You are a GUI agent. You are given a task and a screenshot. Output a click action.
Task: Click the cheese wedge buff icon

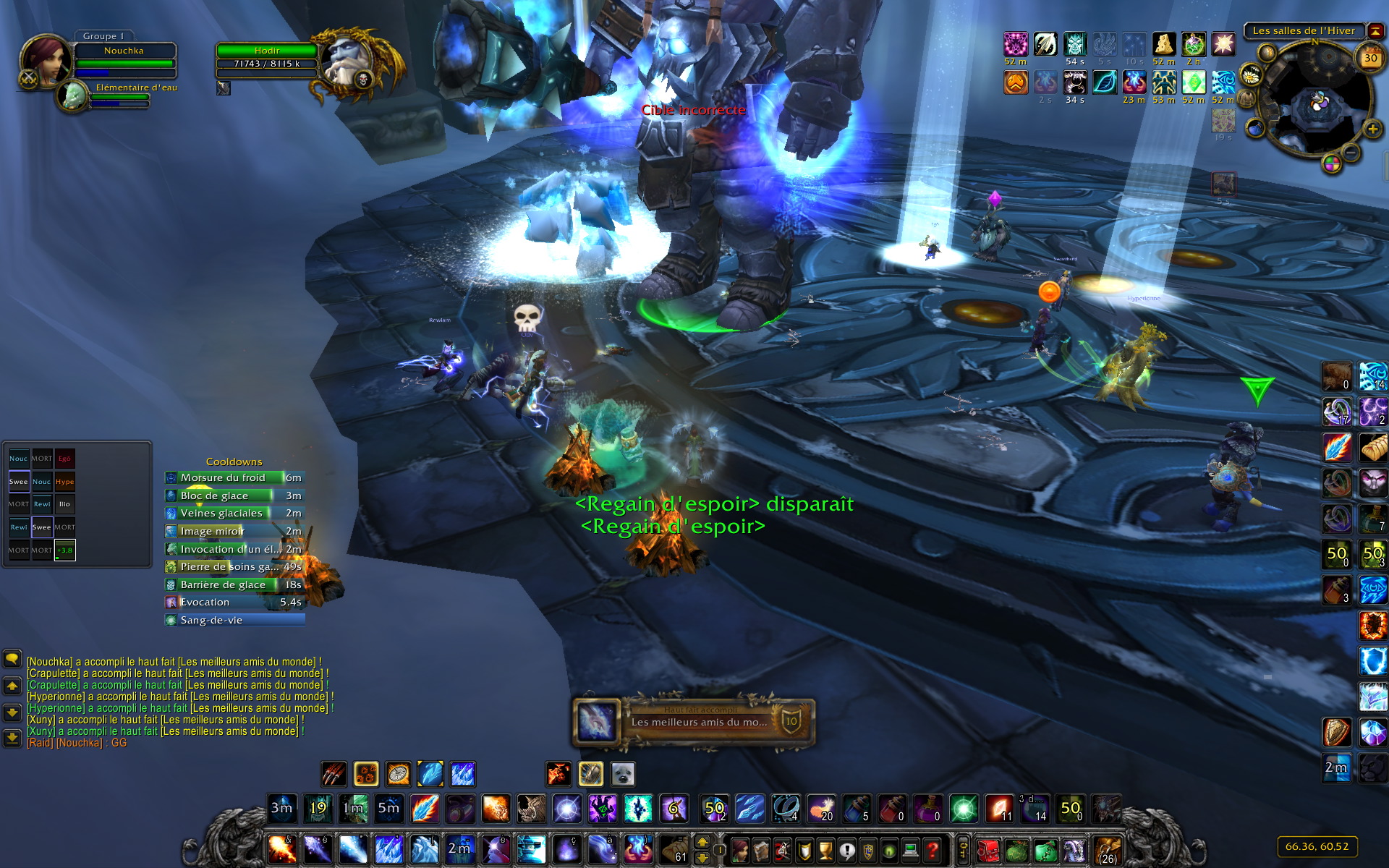point(1163,45)
